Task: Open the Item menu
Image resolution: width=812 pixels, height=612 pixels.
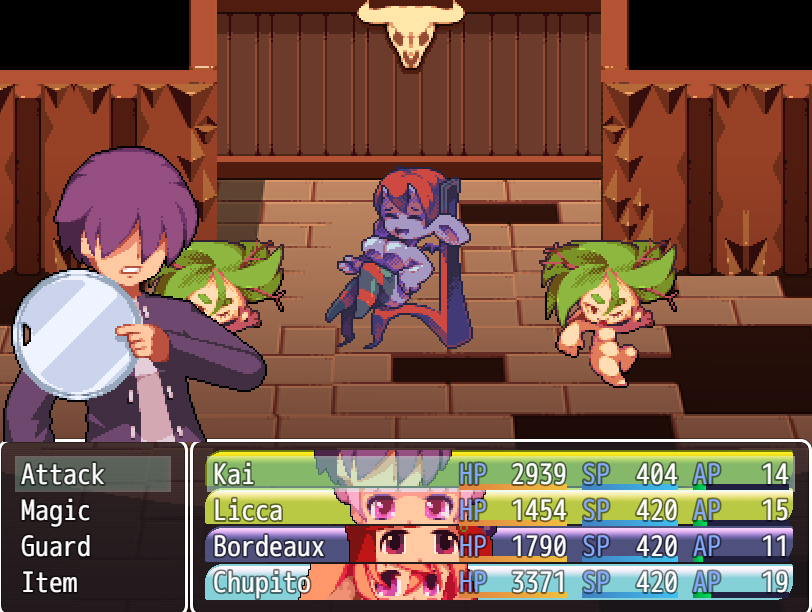Action: tap(92, 583)
